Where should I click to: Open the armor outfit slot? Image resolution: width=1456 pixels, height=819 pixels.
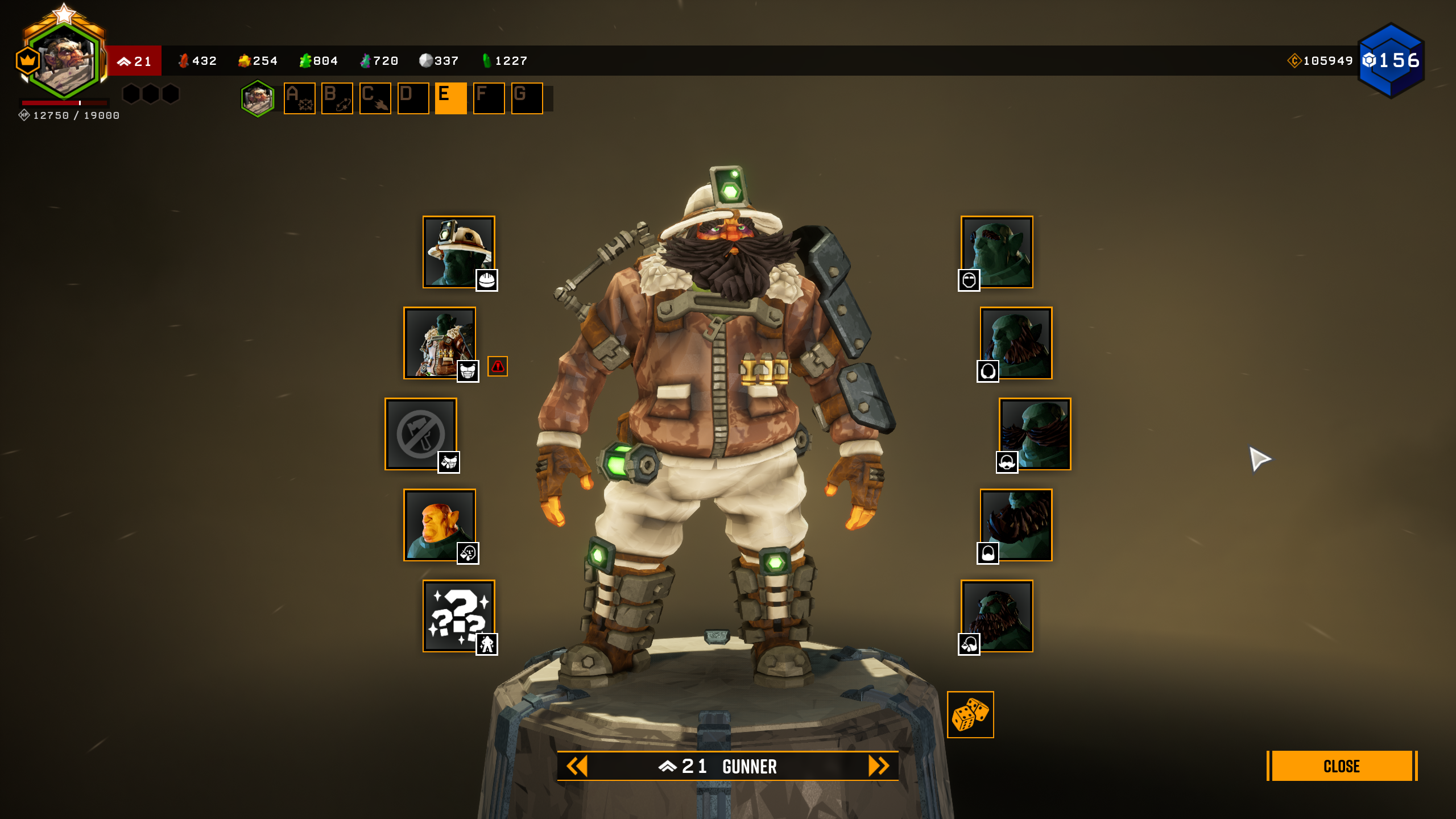[x=440, y=343]
